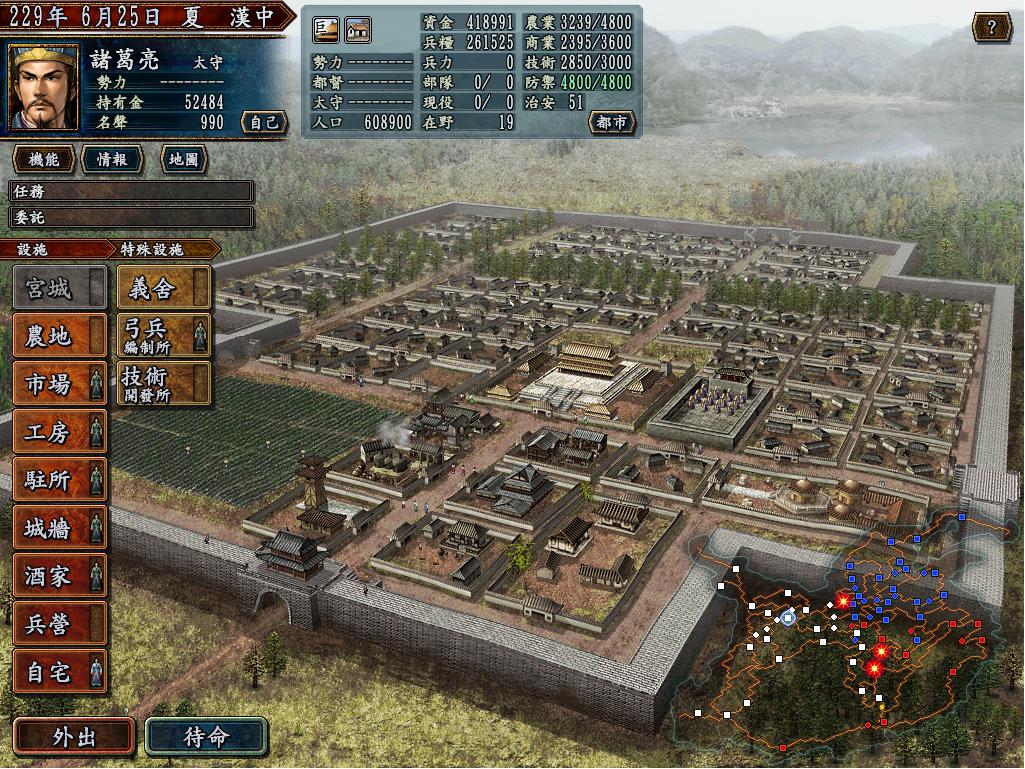Choose 待命 to stand by
This screenshot has height=769, width=1025.
click(x=206, y=738)
